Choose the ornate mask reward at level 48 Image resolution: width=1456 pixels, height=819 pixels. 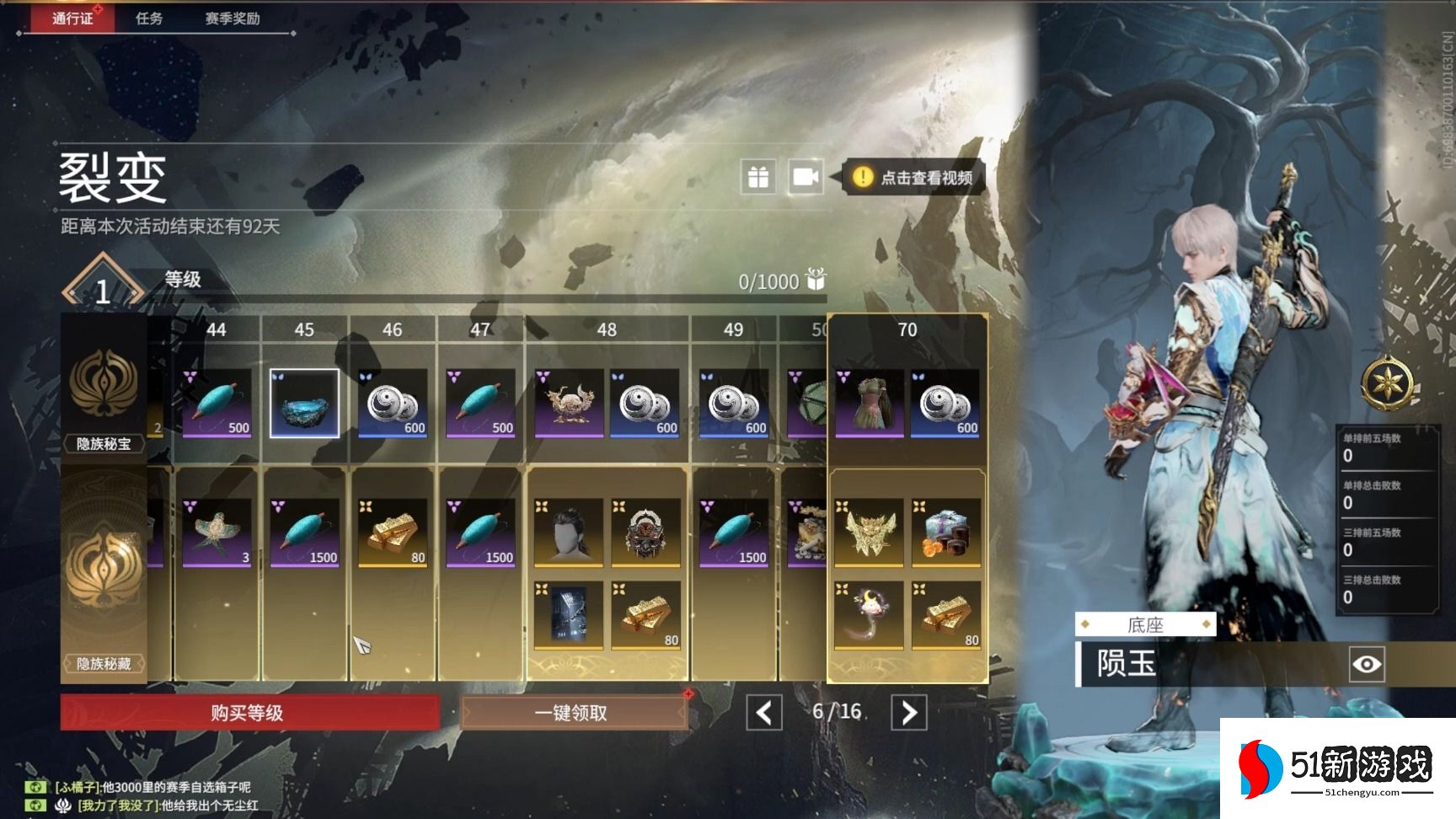(x=646, y=532)
